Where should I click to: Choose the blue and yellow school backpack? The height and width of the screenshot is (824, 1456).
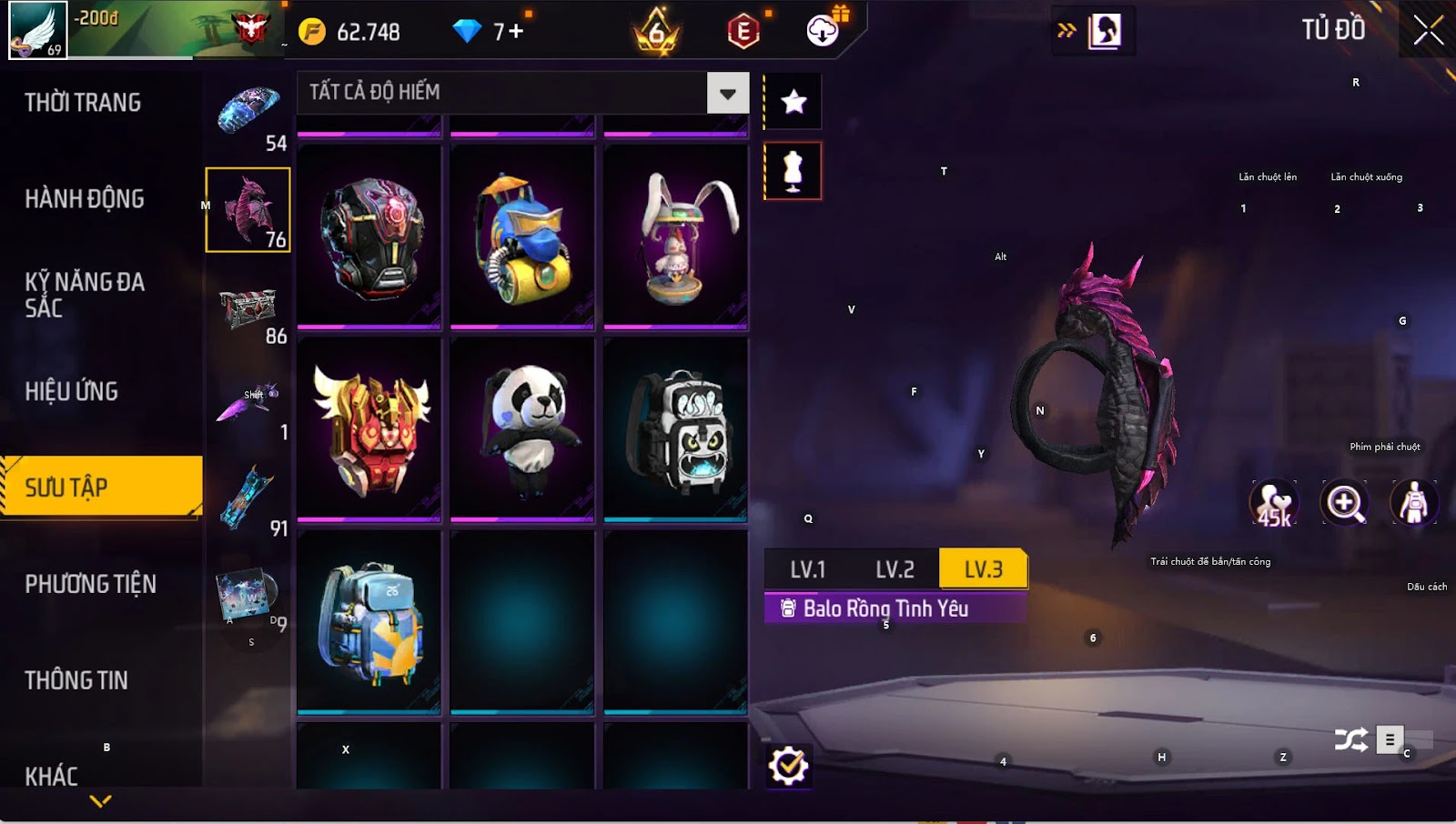(369, 622)
